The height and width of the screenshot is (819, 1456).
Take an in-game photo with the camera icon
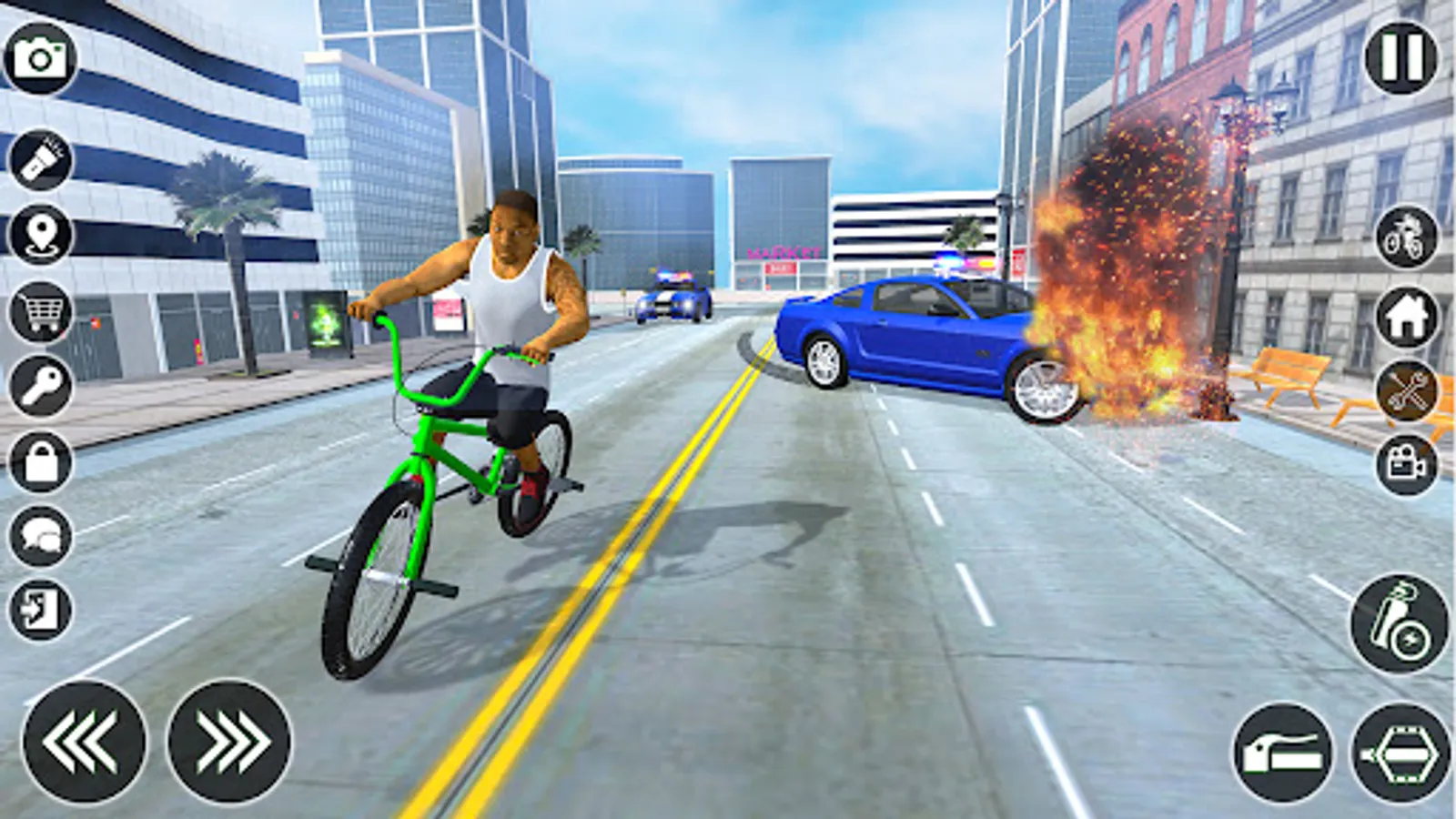point(41,55)
